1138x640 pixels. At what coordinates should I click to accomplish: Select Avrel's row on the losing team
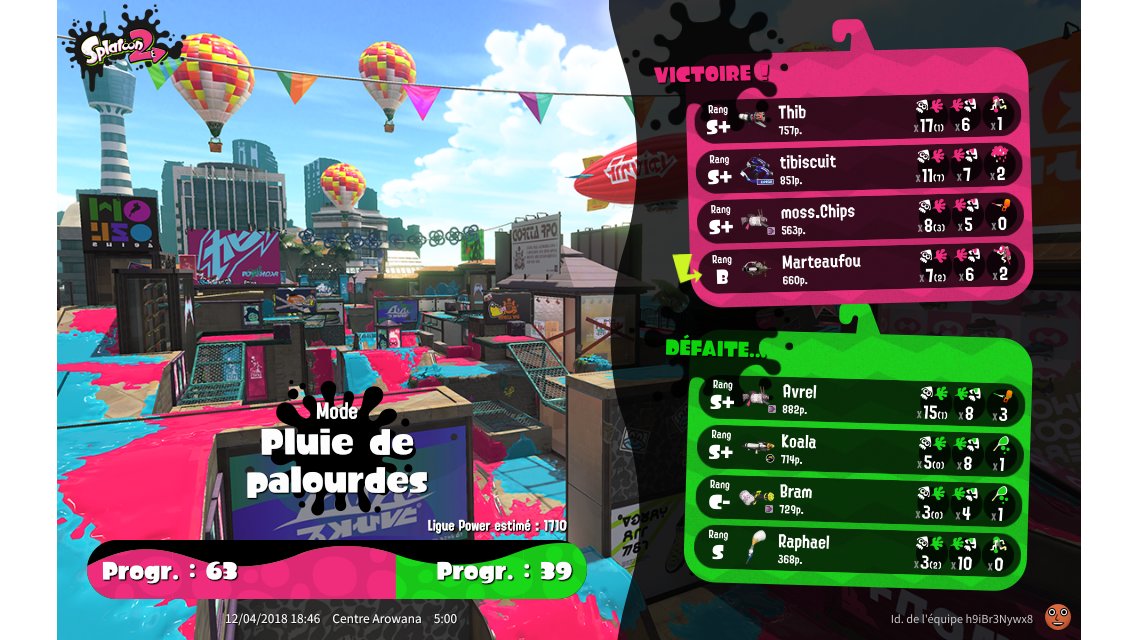pyautogui.click(x=860, y=398)
